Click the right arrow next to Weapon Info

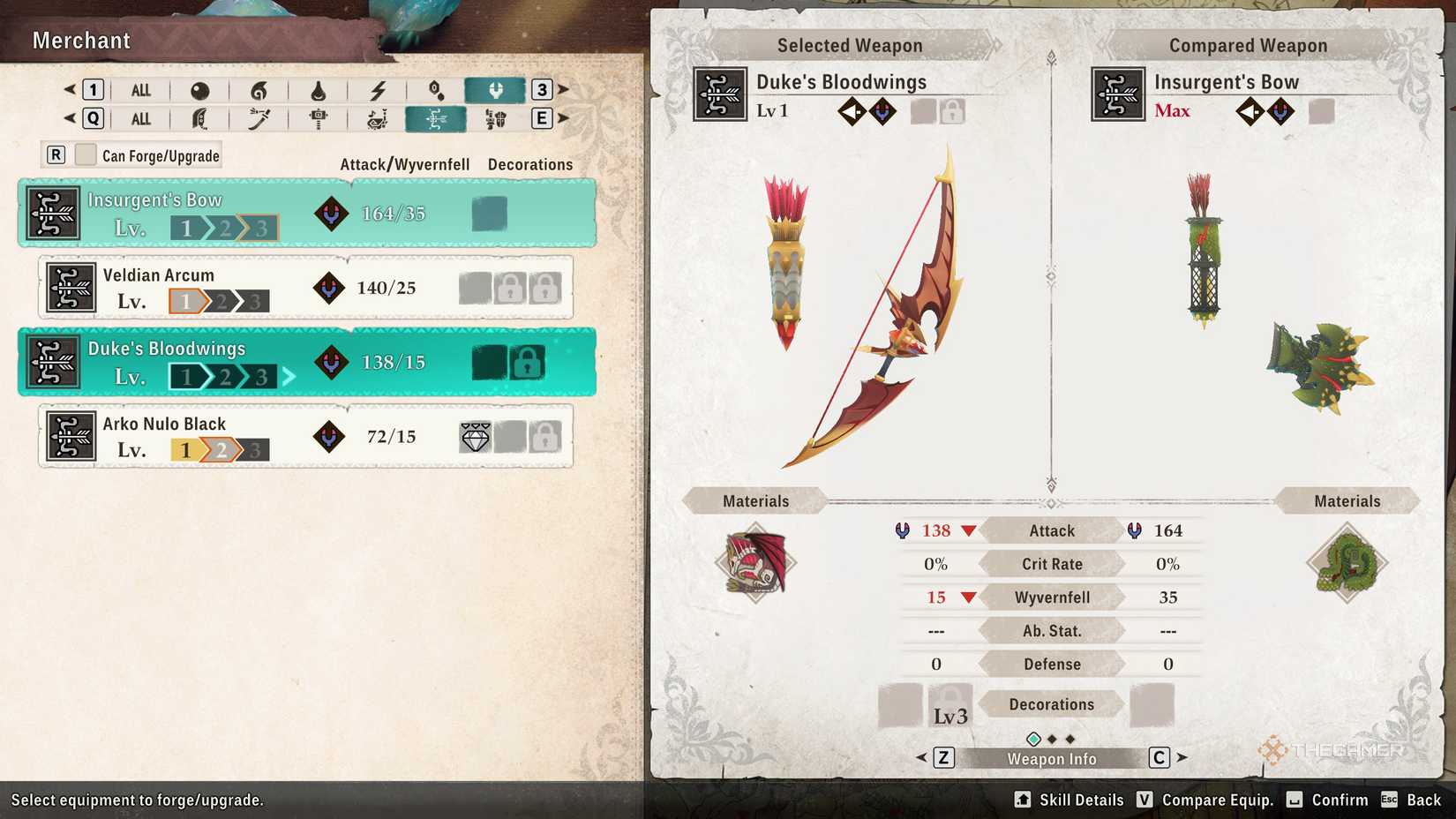pos(1181,757)
